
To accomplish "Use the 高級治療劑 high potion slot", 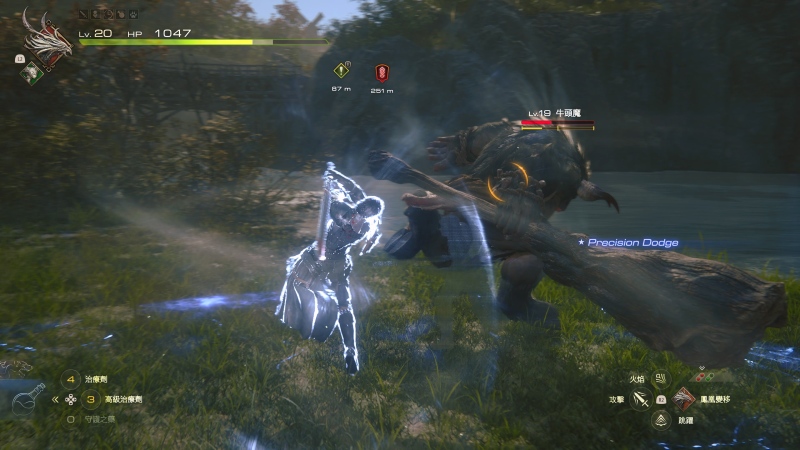I will pyautogui.click(x=89, y=399).
